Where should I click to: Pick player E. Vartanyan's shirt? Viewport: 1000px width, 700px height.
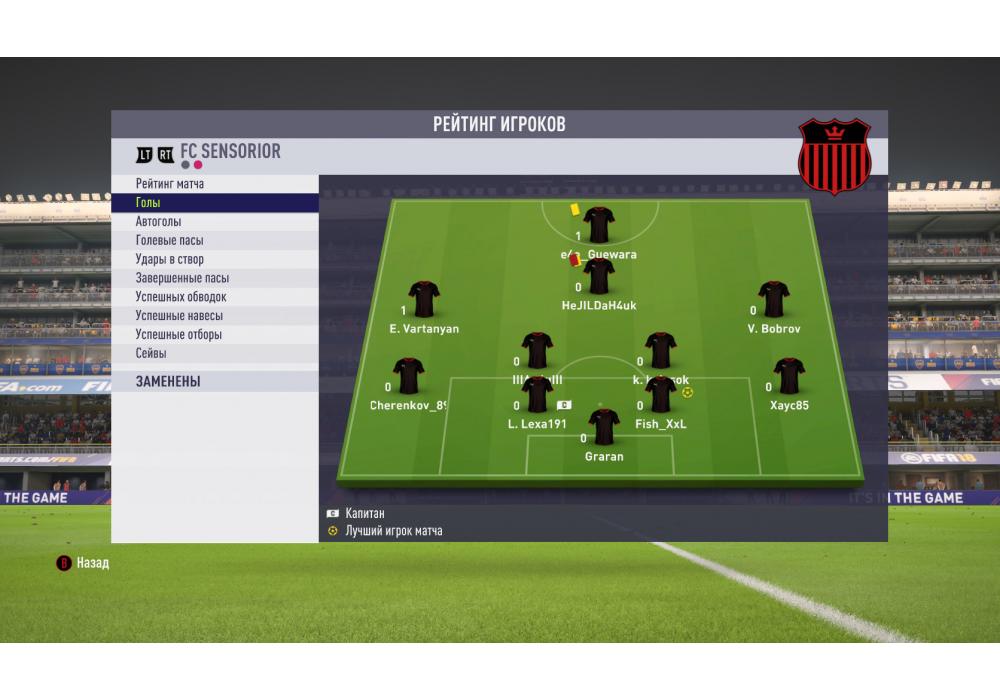click(424, 300)
